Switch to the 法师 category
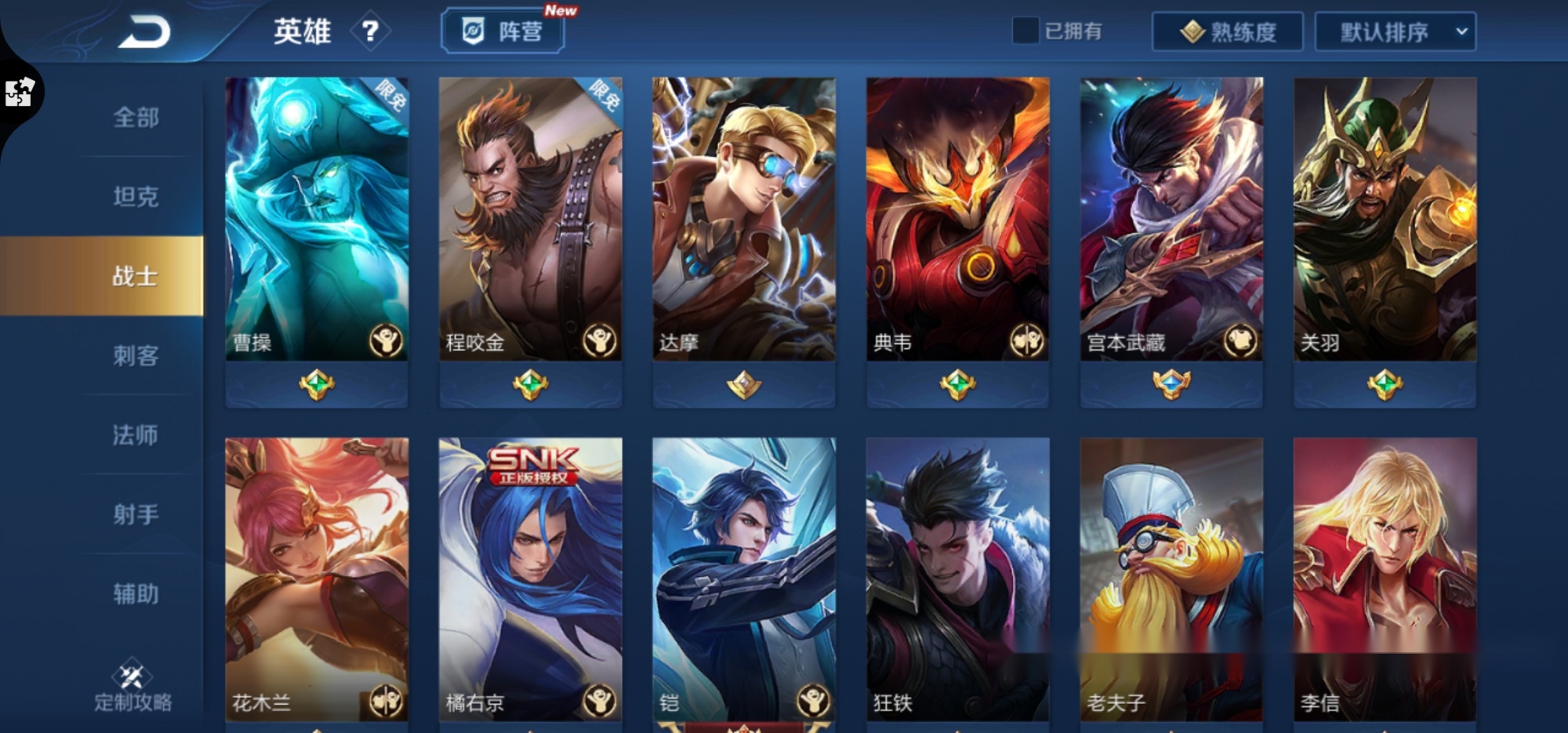The image size is (1568, 733). pyautogui.click(x=136, y=436)
